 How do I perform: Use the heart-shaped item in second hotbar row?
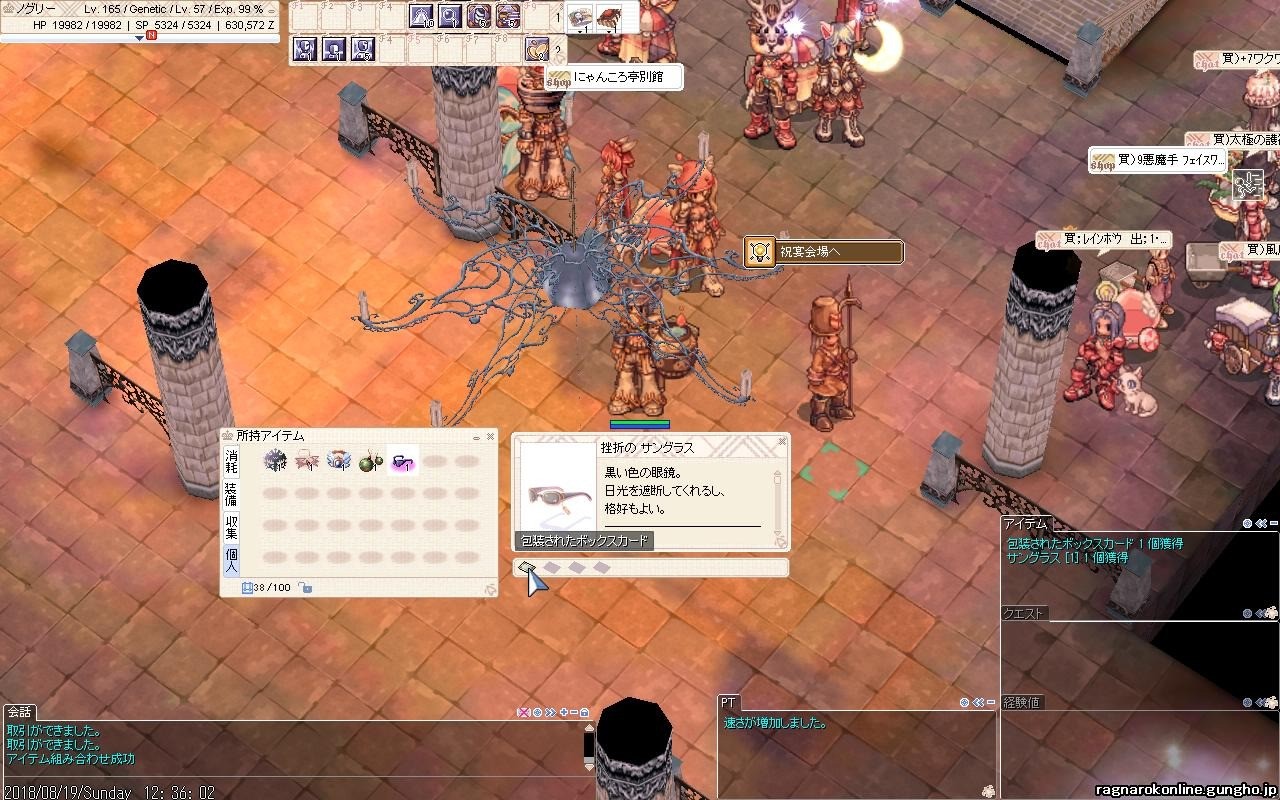click(x=537, y=48)
